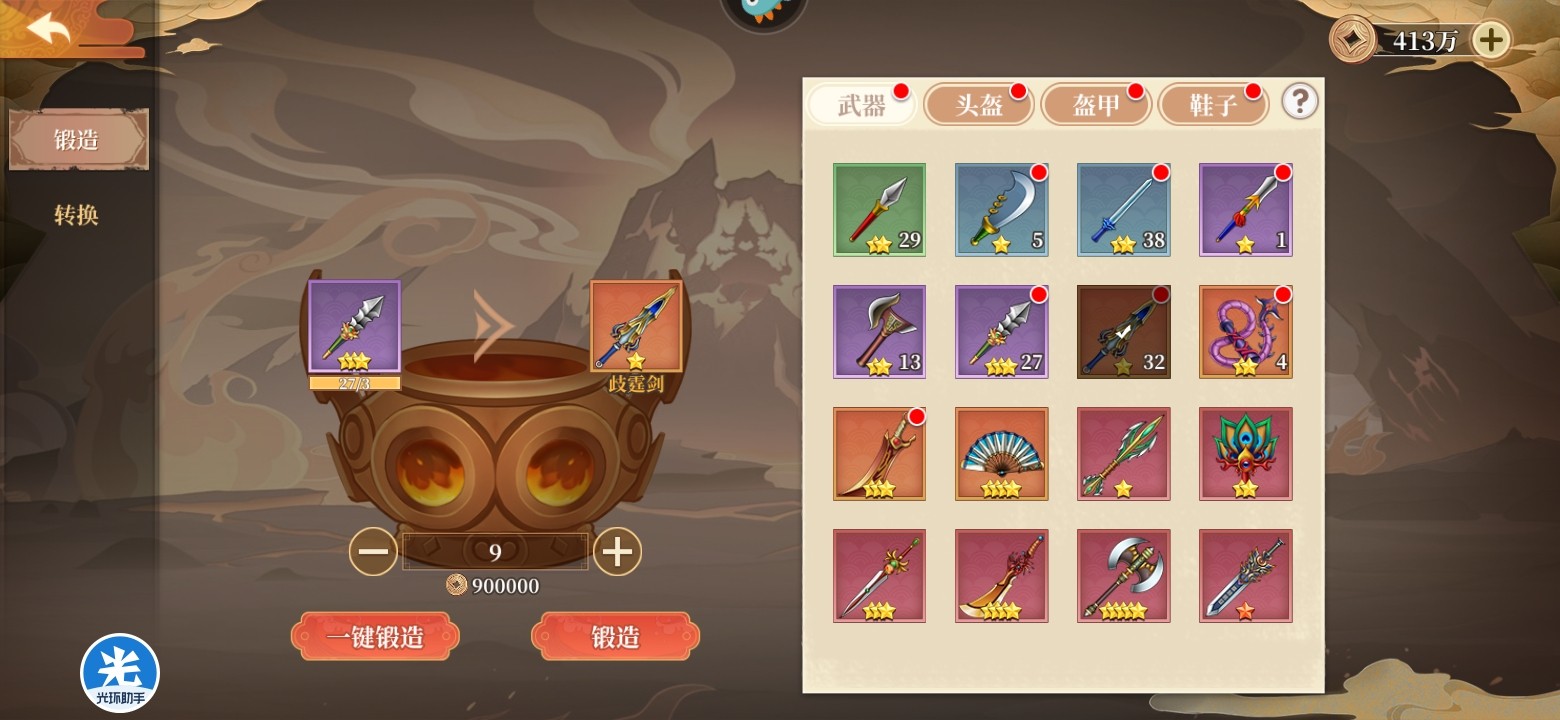The height and width of the screenshot is (720, 1560).
Task: Start forging with the 锻造 button
Action: coord(615,637)
